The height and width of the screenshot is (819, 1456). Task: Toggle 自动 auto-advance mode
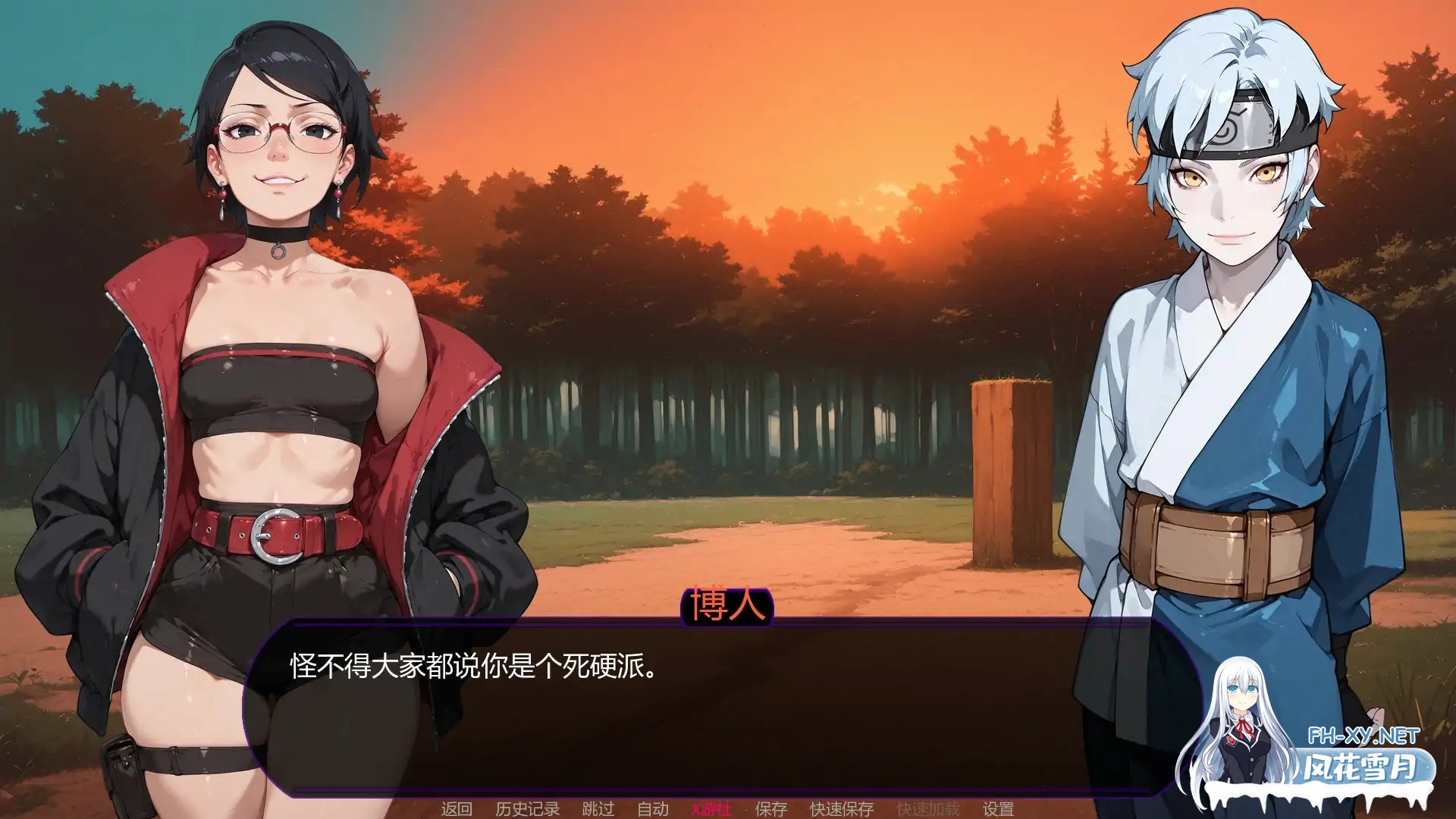651,808
